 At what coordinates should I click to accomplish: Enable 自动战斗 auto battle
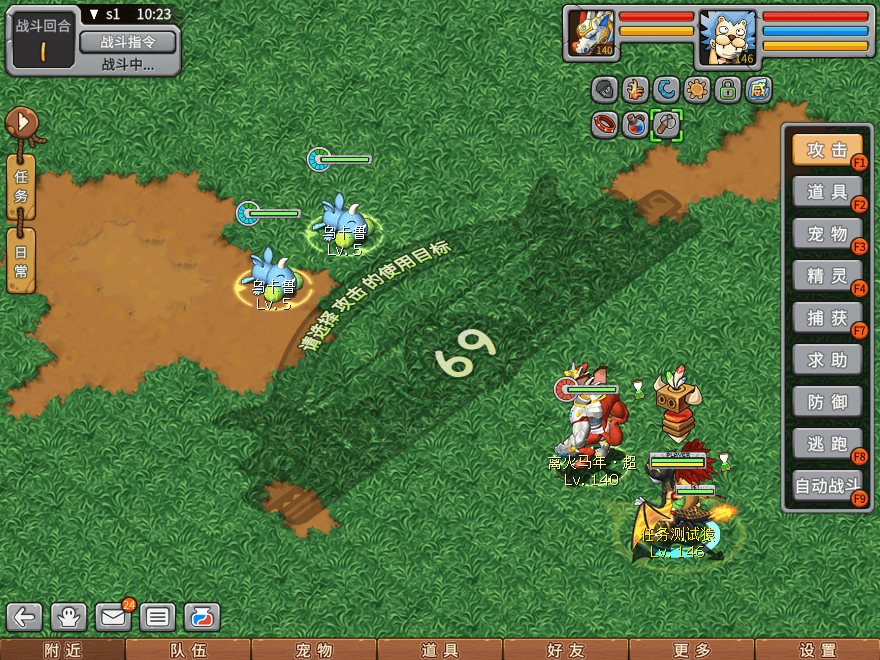827,487
